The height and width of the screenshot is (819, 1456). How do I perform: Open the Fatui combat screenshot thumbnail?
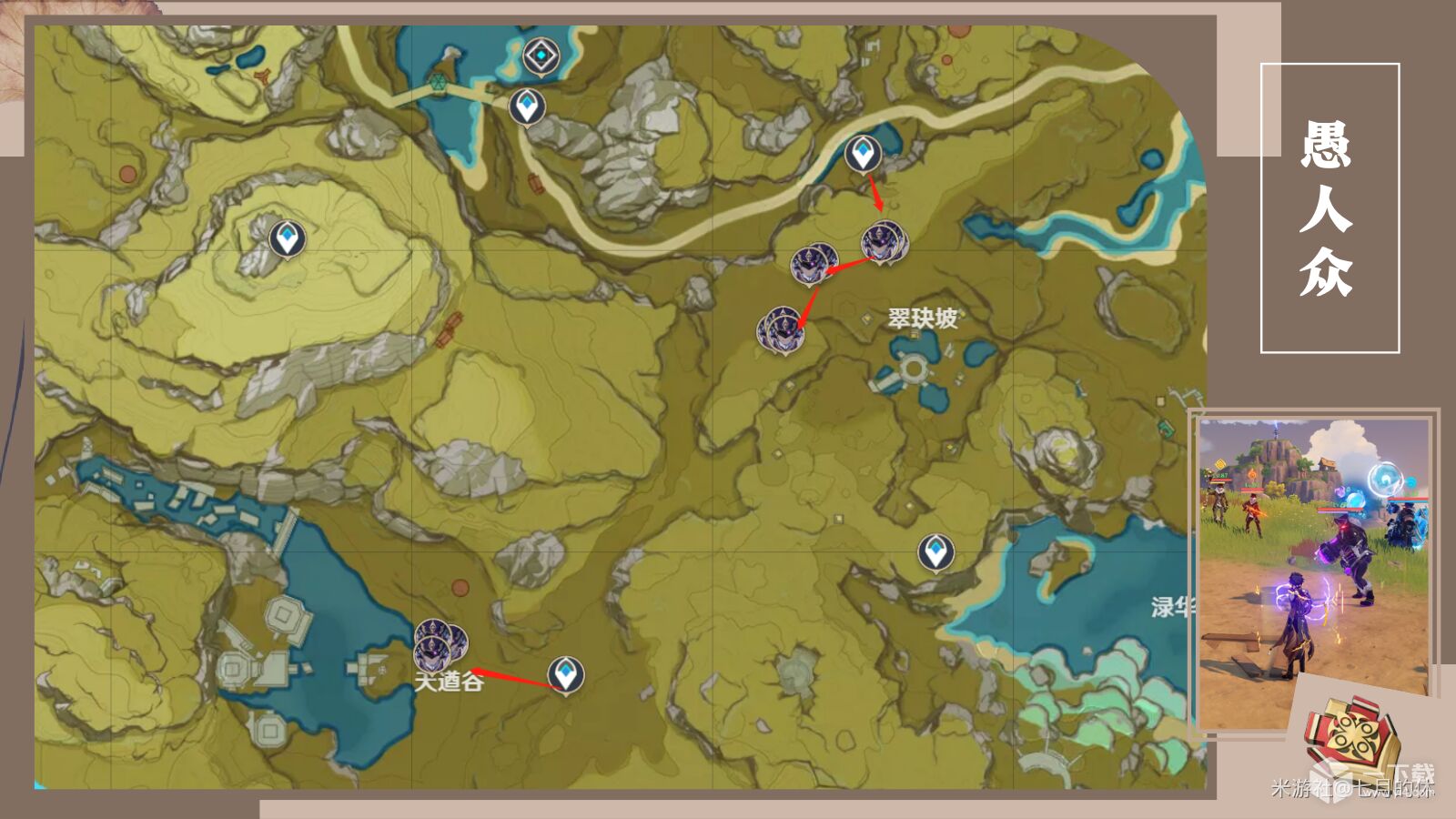pyautogui.click(x=1313, y=571)
